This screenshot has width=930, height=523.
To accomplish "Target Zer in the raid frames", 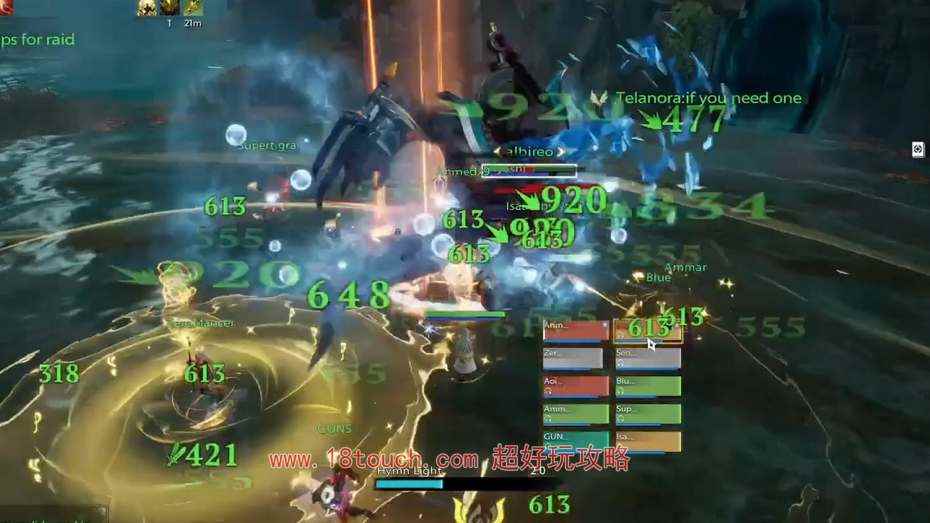I will tap(573, 358).
